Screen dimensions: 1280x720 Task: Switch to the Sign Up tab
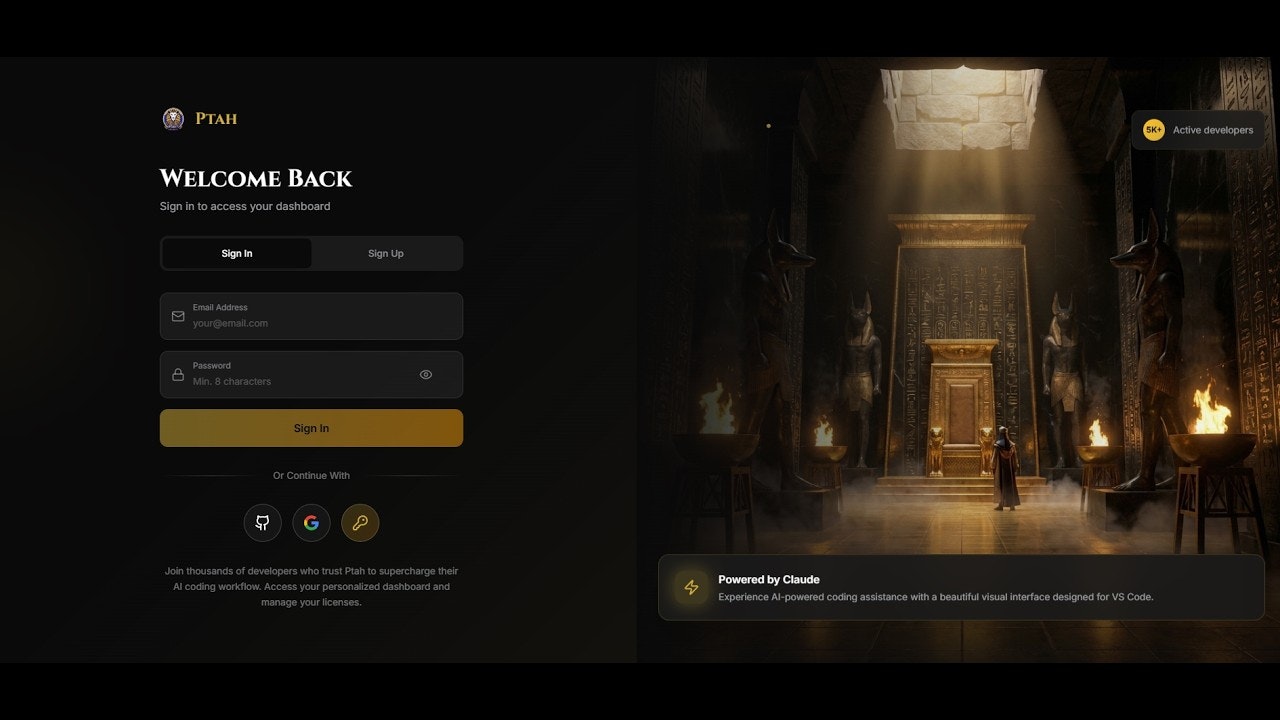point(386,253)
